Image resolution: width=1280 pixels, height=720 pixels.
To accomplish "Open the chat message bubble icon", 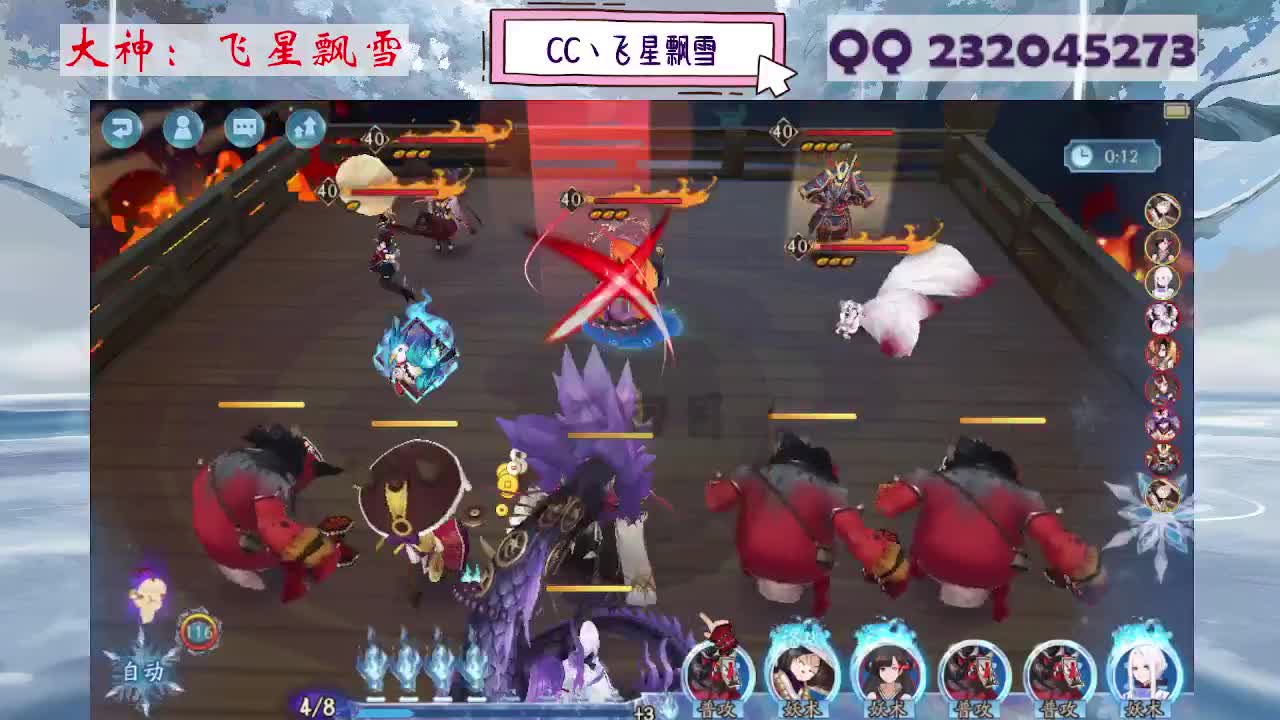I will 243,130.
